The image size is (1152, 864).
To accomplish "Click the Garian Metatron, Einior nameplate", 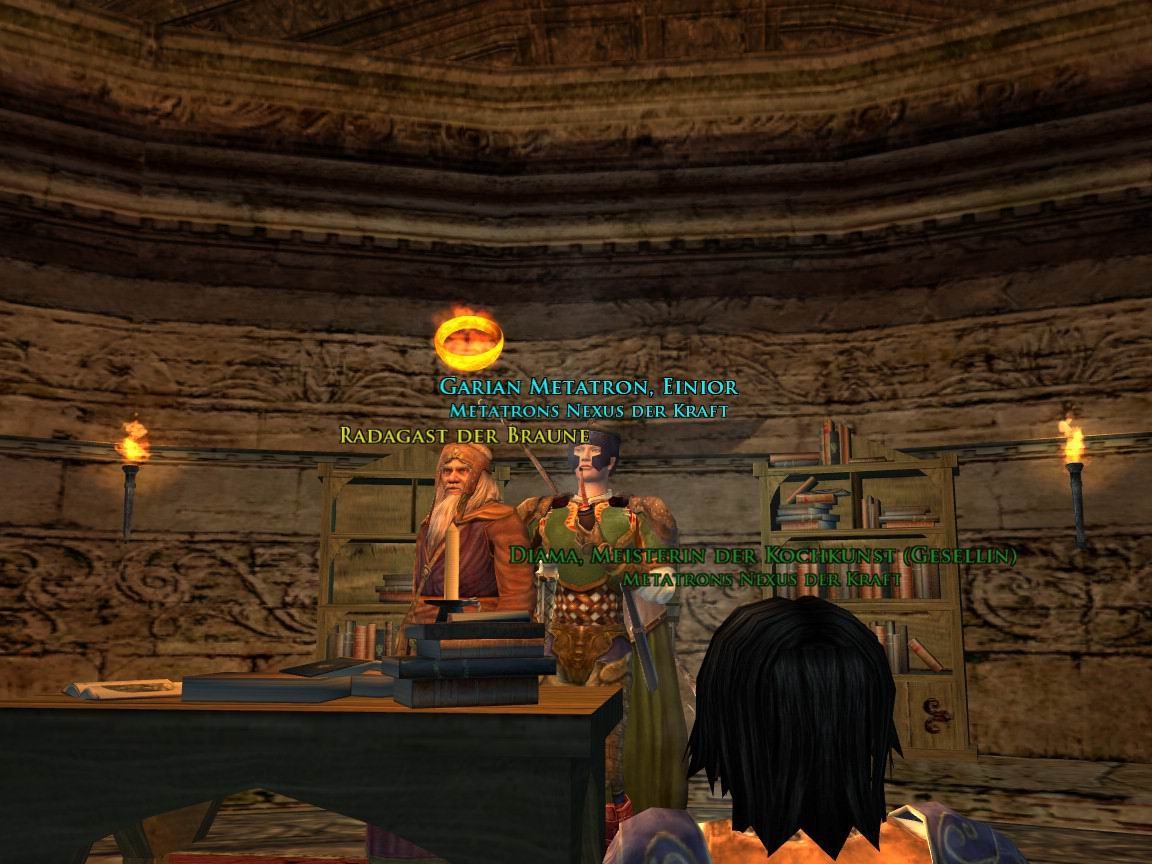I will tap(588, 386).
